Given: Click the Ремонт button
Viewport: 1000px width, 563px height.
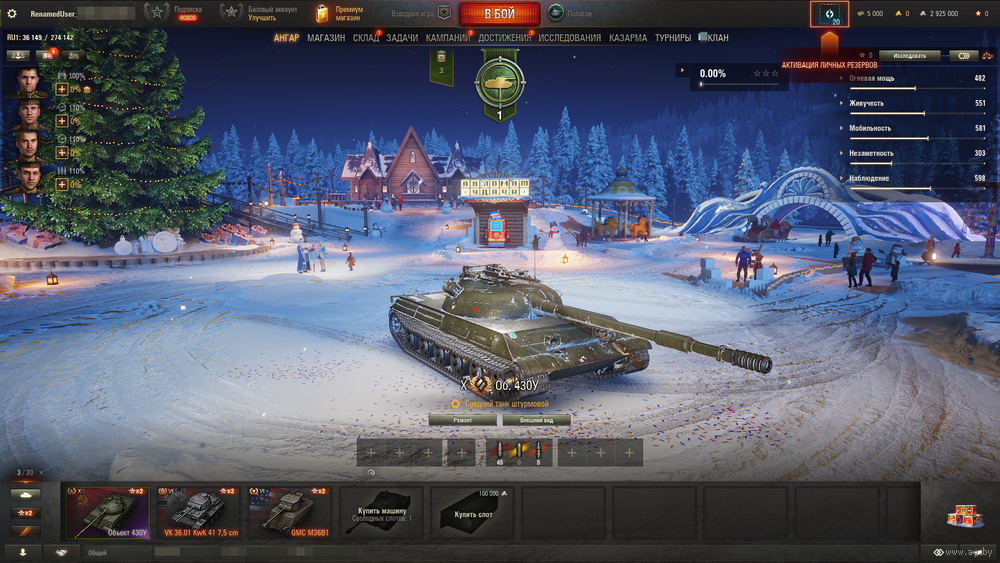Looking at the screenshot, I should tap(462, 420).
